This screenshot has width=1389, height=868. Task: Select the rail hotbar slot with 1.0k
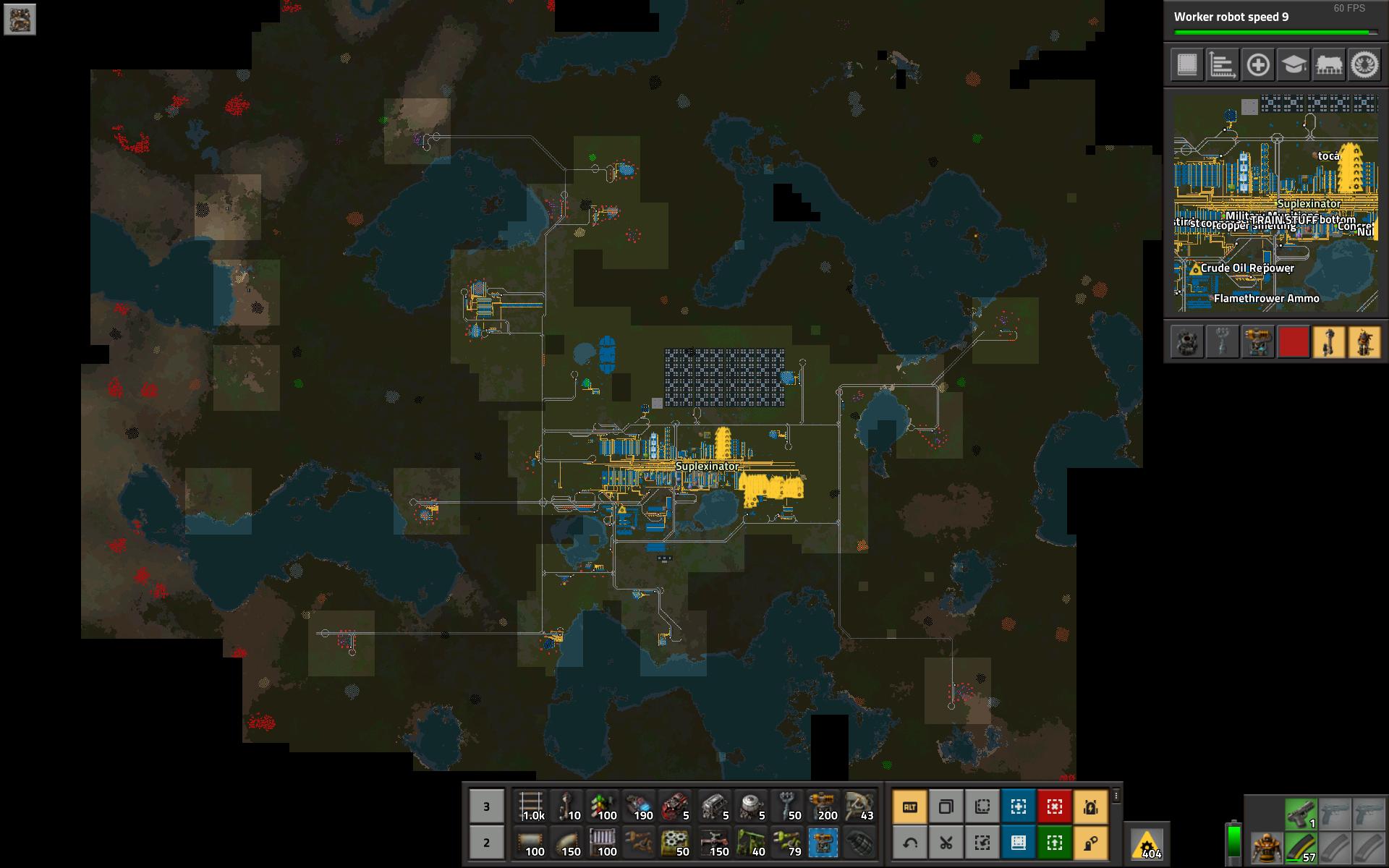click(531, 806)
